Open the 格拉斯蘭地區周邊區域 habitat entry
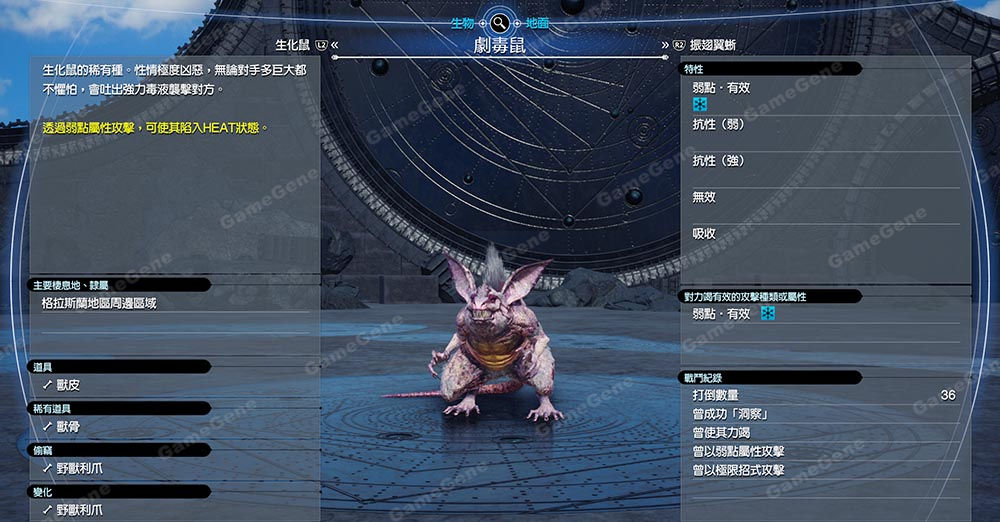1000x522 pixels. tap(99, 303)
